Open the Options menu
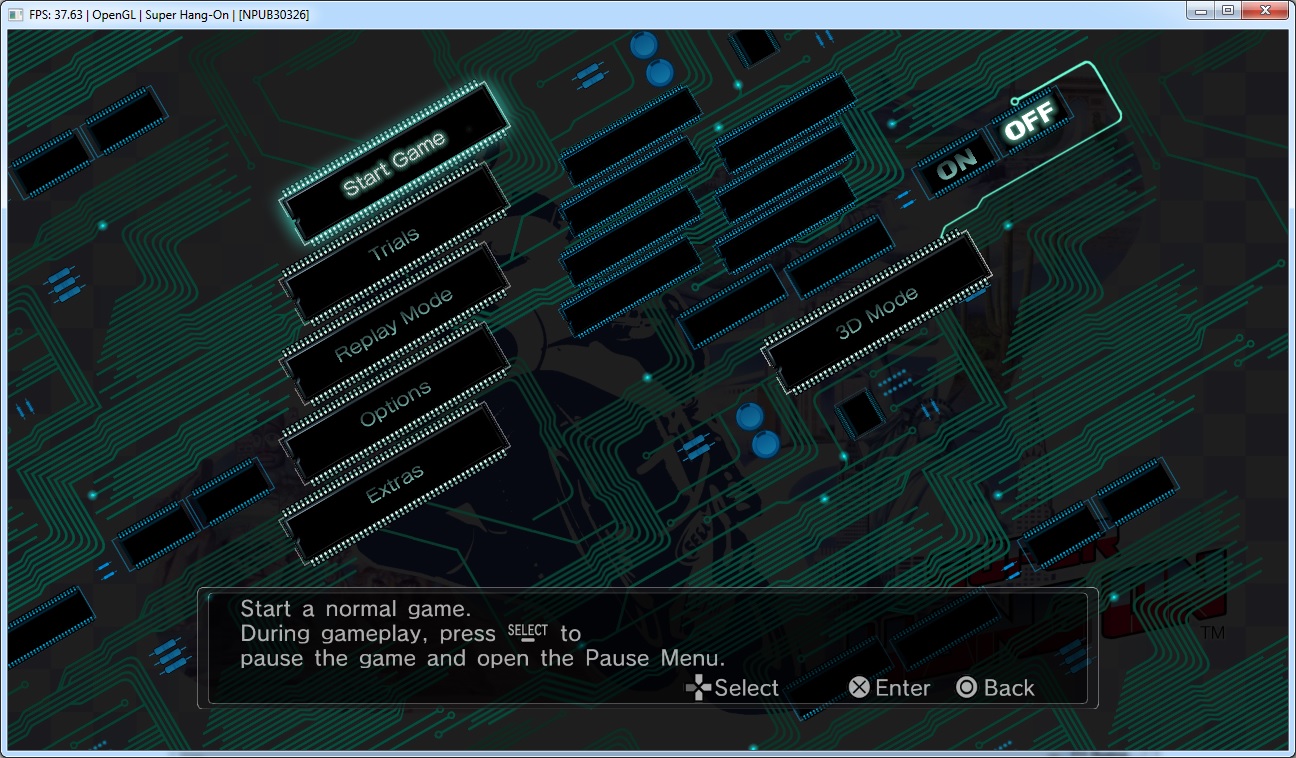Image resolution: width=1296 pixels, height=758 pixels. [x=395, y=403]
